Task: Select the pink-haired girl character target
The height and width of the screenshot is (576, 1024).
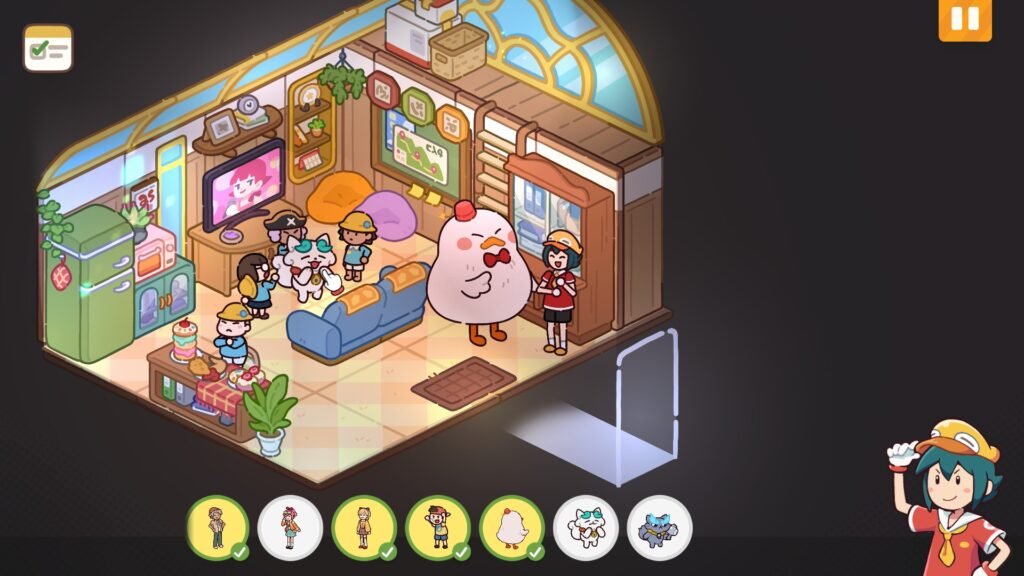Action: [x=290, y=527]
